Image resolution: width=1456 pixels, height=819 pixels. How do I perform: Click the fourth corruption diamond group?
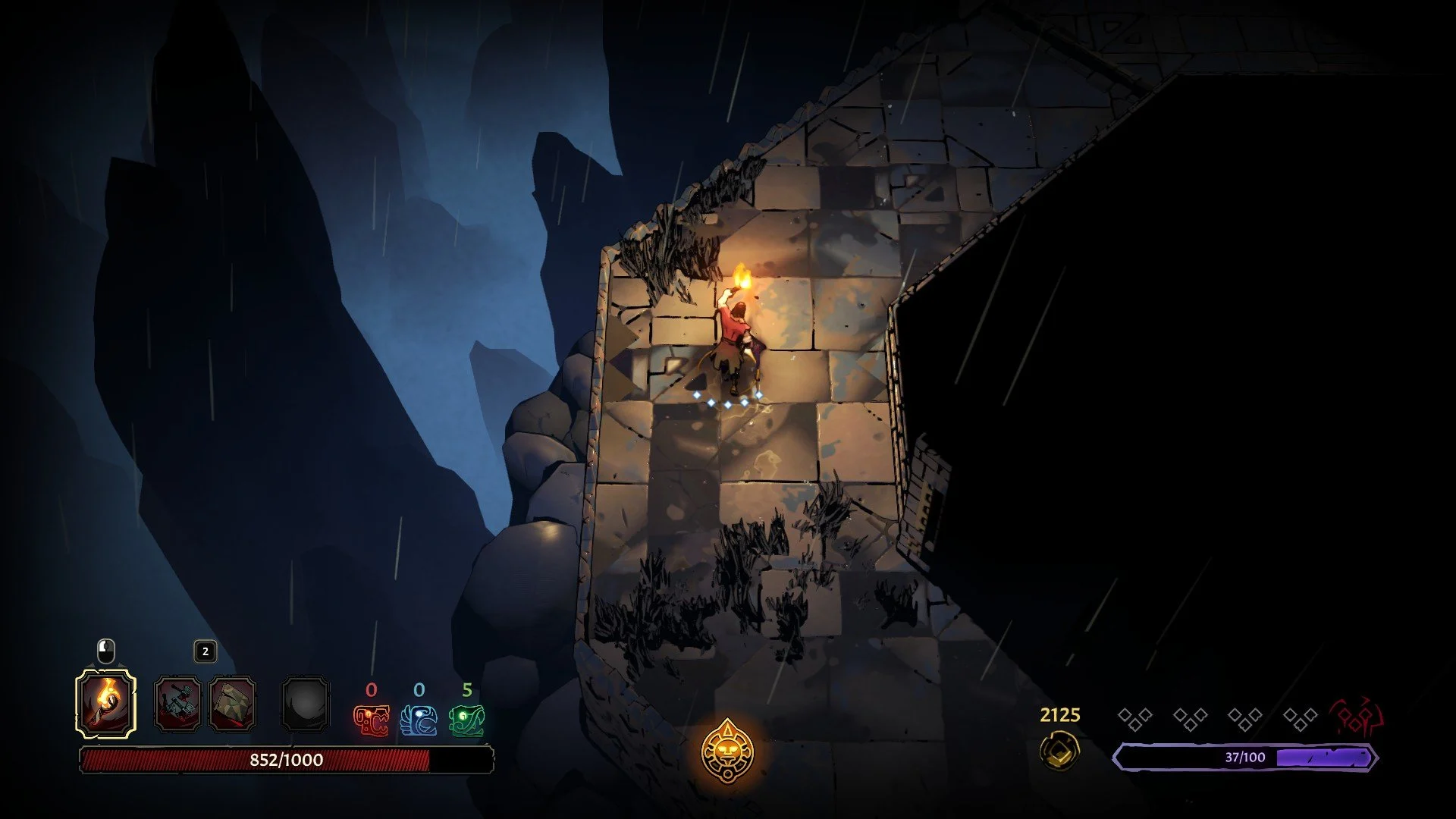click(1299, 719)
